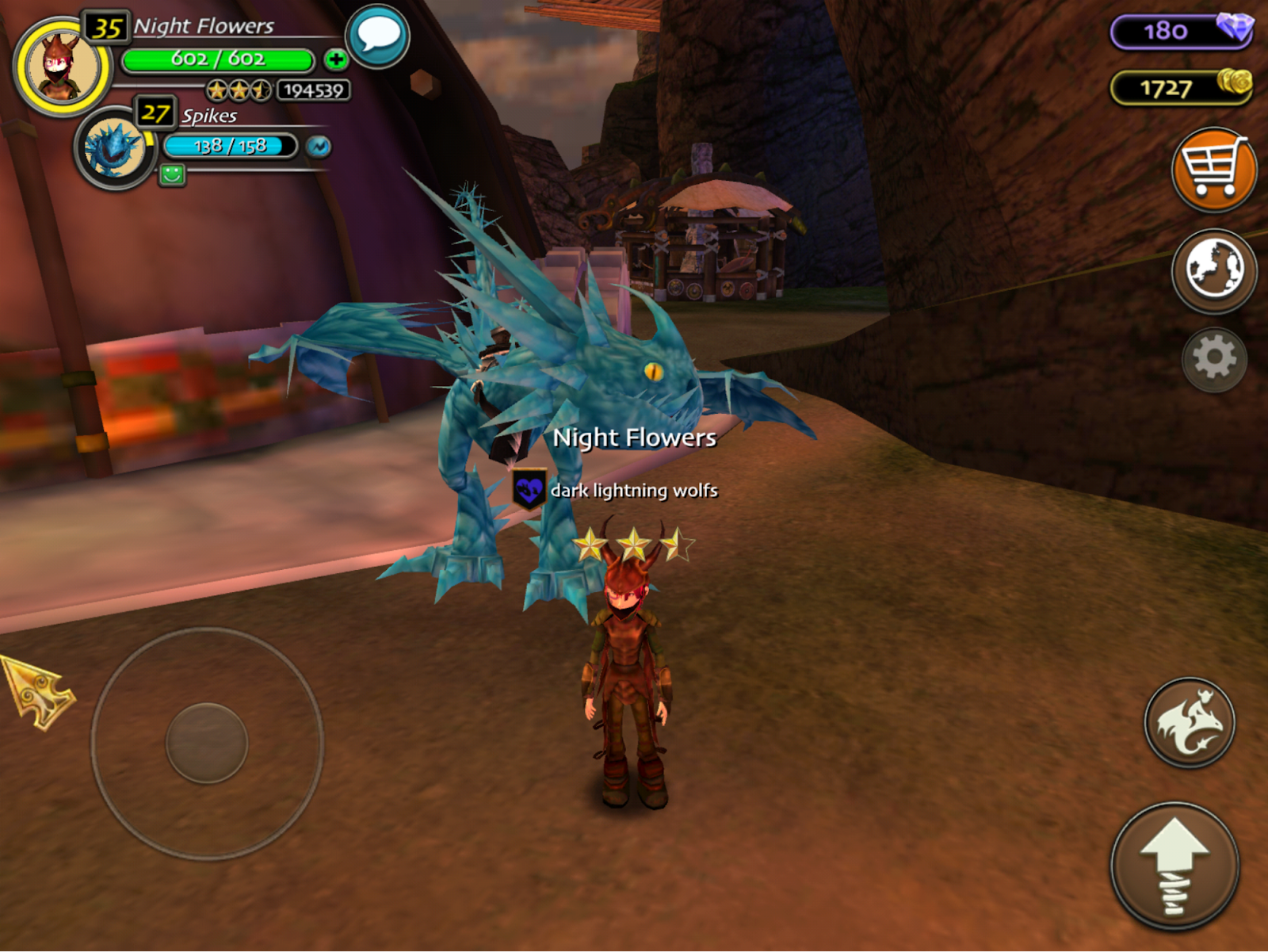
Task: Open the chat speech bubble
Action: (x=378, y=36)
